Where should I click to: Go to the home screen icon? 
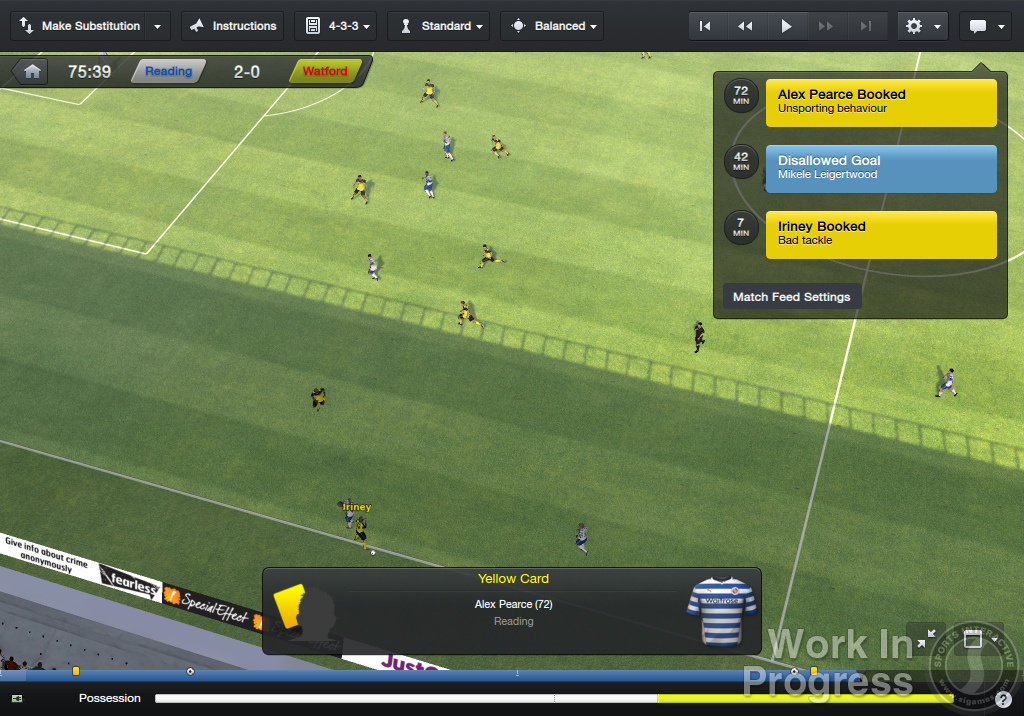[x=32, y=71]
